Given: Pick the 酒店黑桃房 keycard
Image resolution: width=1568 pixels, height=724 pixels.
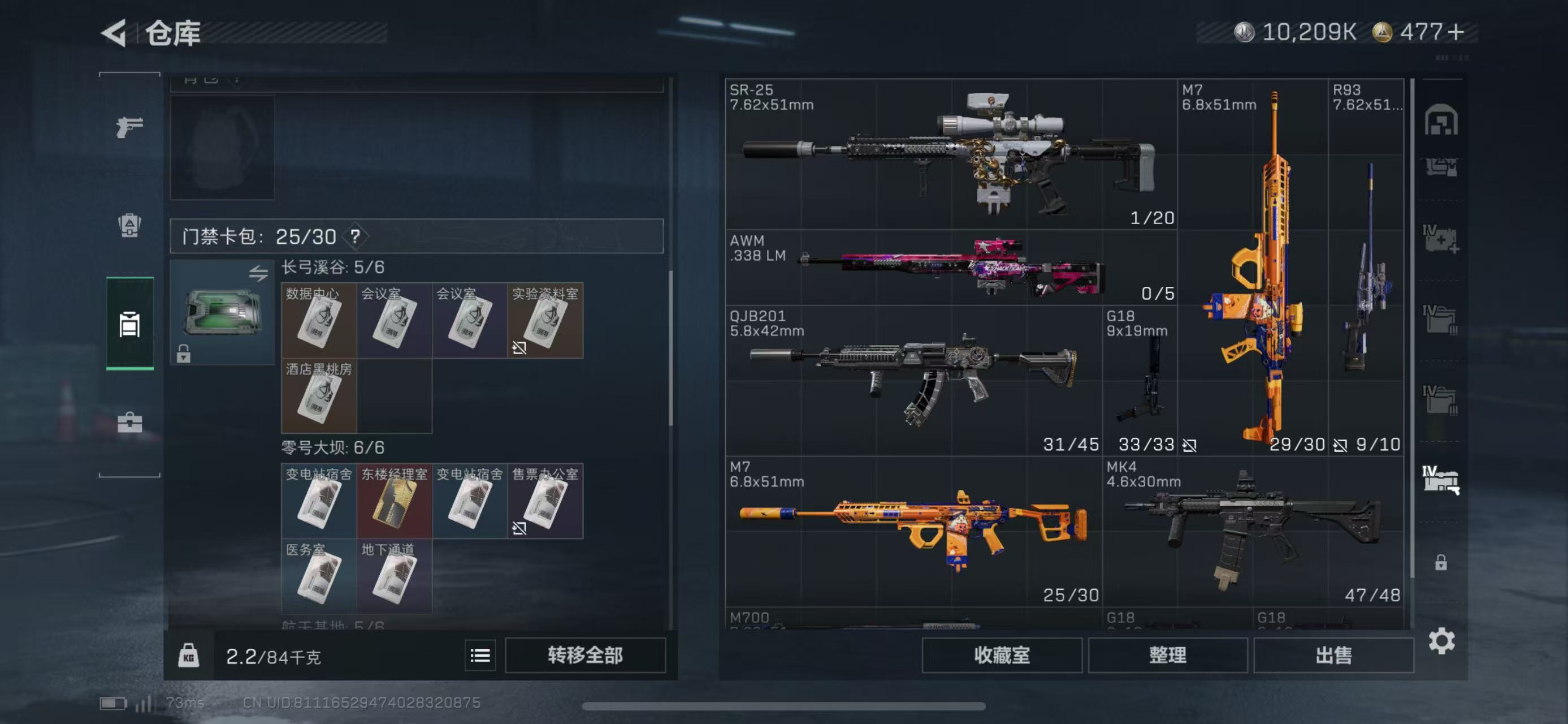Looking at the screenshot, I should tap(318, 396).
